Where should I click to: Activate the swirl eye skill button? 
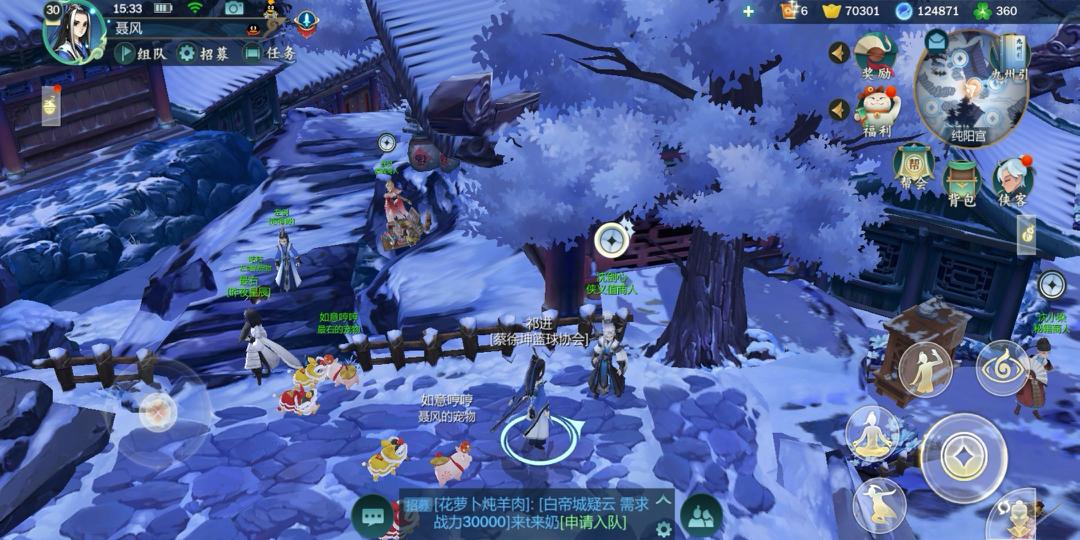coord(1001,368)
